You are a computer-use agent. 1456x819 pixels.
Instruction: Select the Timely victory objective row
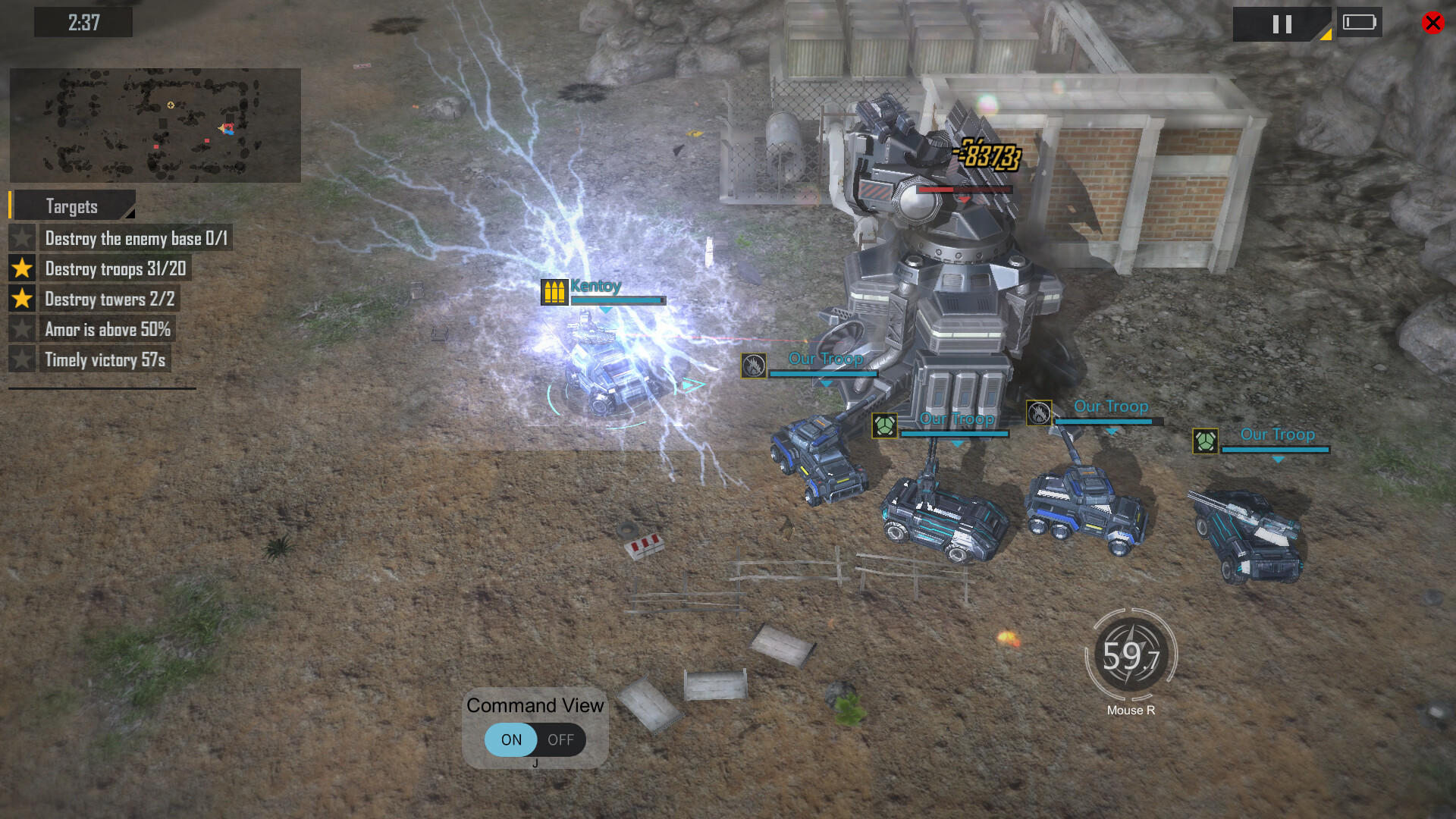pos(105,359)
